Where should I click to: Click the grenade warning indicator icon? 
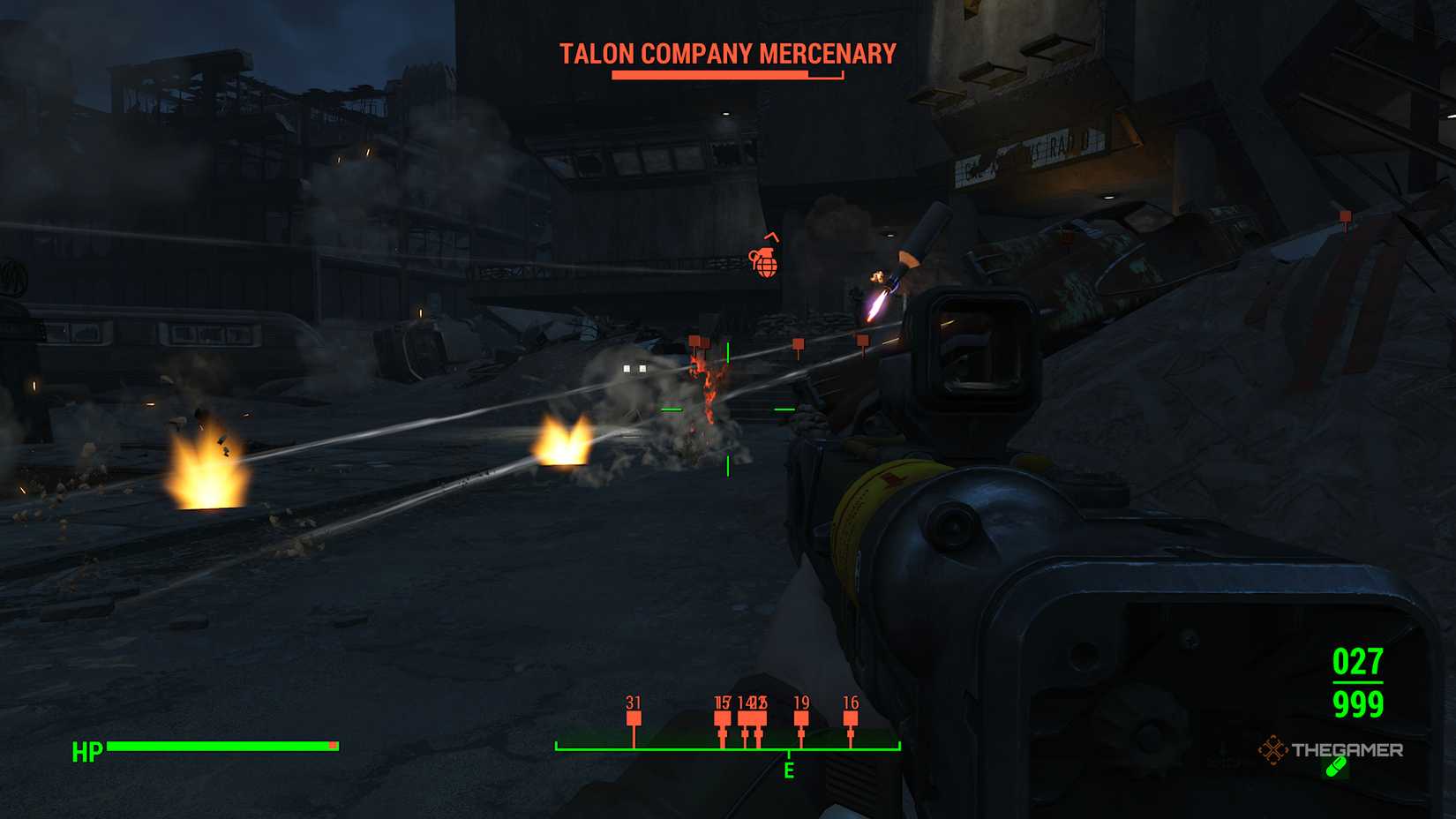tap(766, 262)
